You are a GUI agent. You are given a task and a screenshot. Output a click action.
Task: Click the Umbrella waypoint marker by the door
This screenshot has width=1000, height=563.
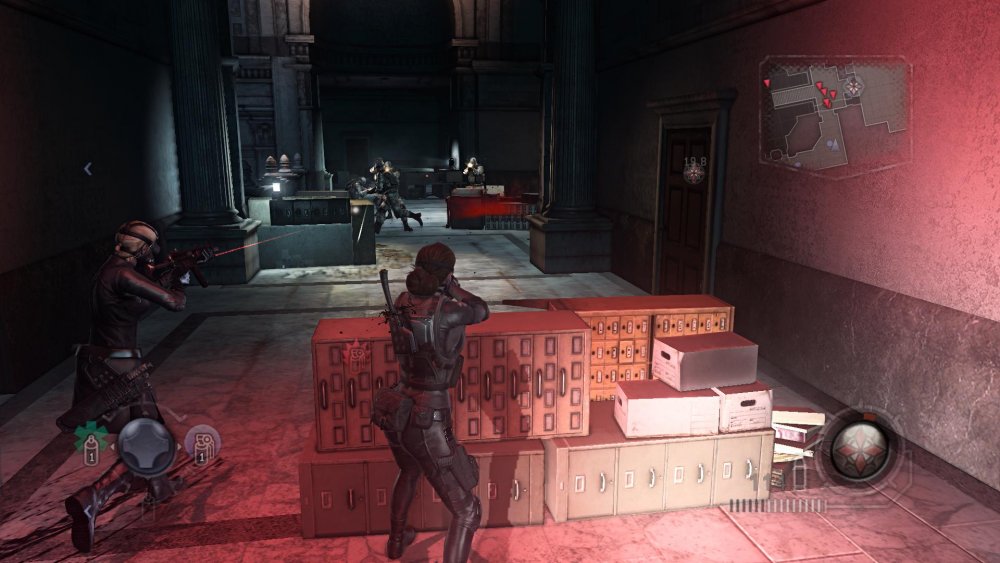693,176
